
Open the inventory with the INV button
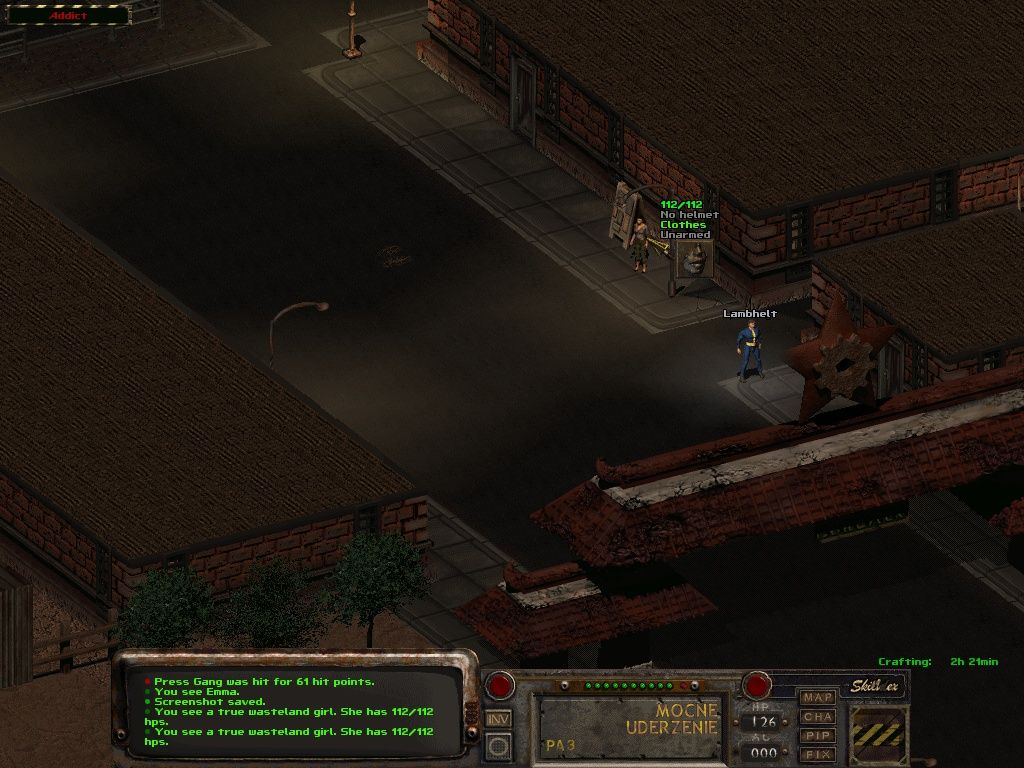[x=498, y=718]
